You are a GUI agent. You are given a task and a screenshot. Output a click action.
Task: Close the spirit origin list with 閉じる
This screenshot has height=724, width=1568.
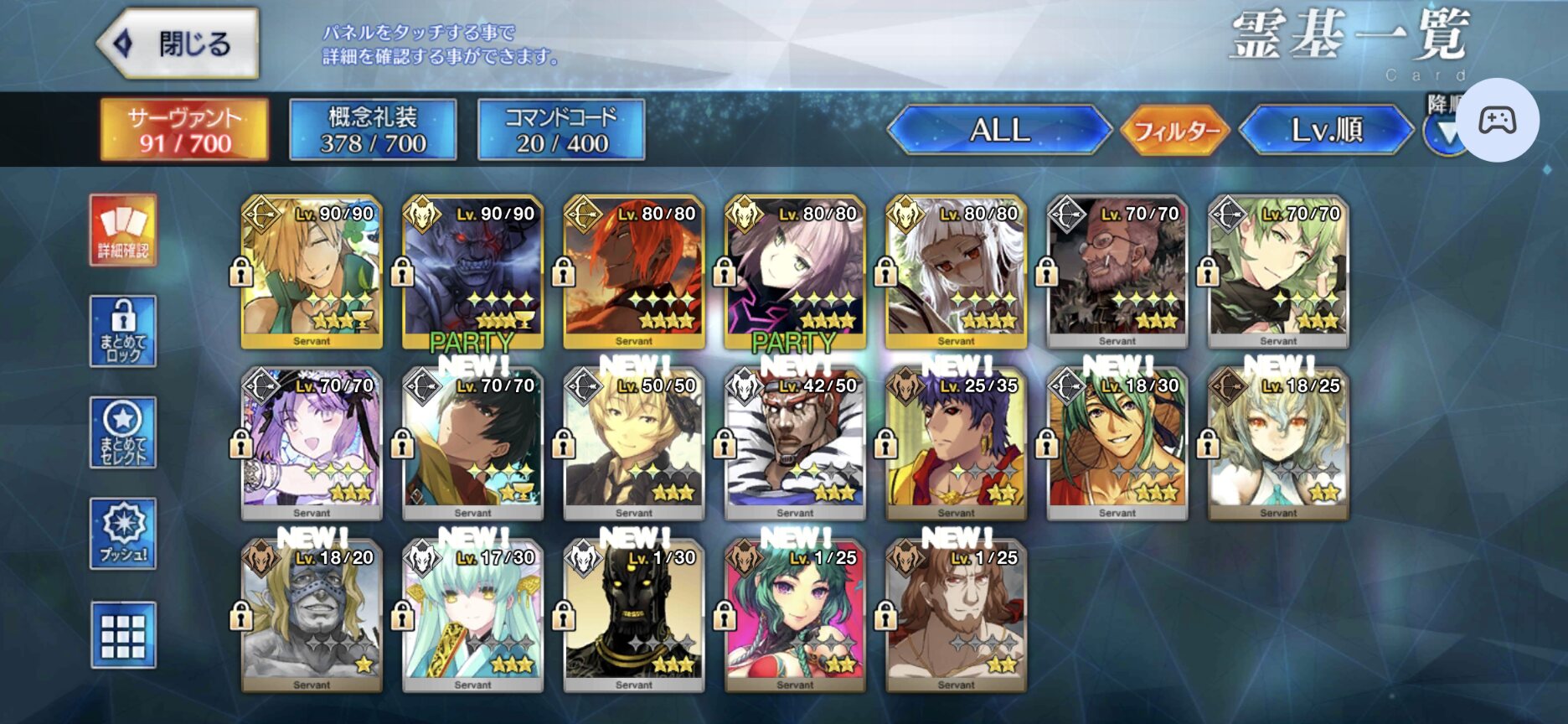point(178,44)
